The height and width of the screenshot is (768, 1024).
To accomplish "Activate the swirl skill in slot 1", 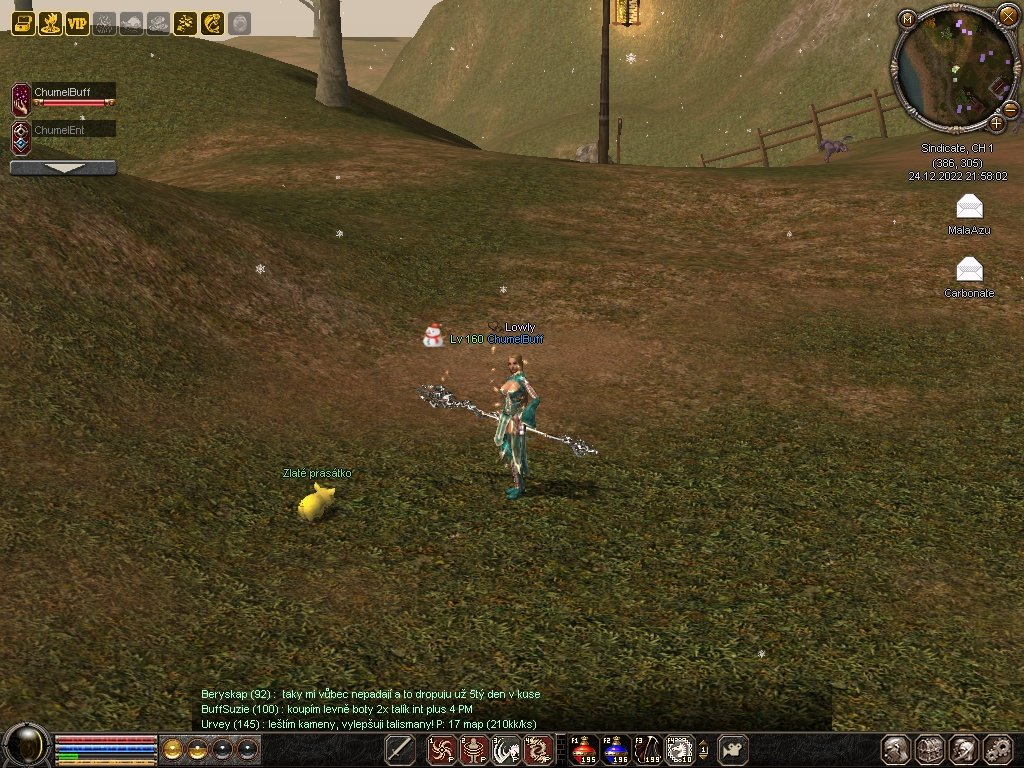I will (x=442, y=749).
